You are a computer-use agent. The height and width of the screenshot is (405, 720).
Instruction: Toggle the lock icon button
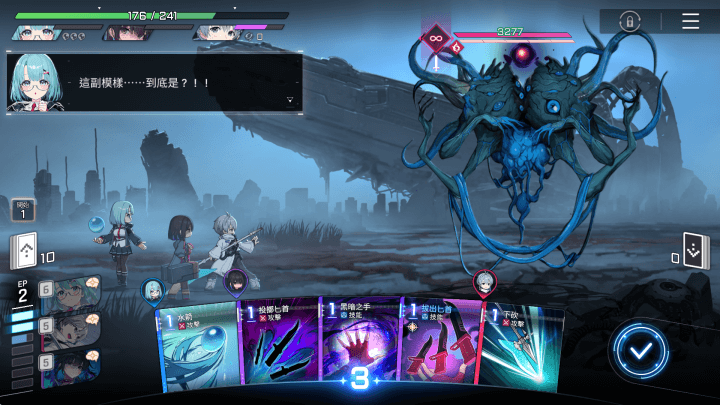tap(630, 20)
